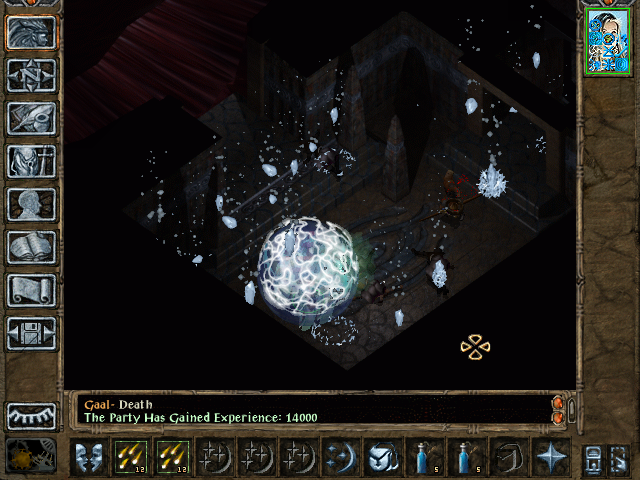640x480 pixels.
Task: Click the use item button
Action: click(382, 457)
